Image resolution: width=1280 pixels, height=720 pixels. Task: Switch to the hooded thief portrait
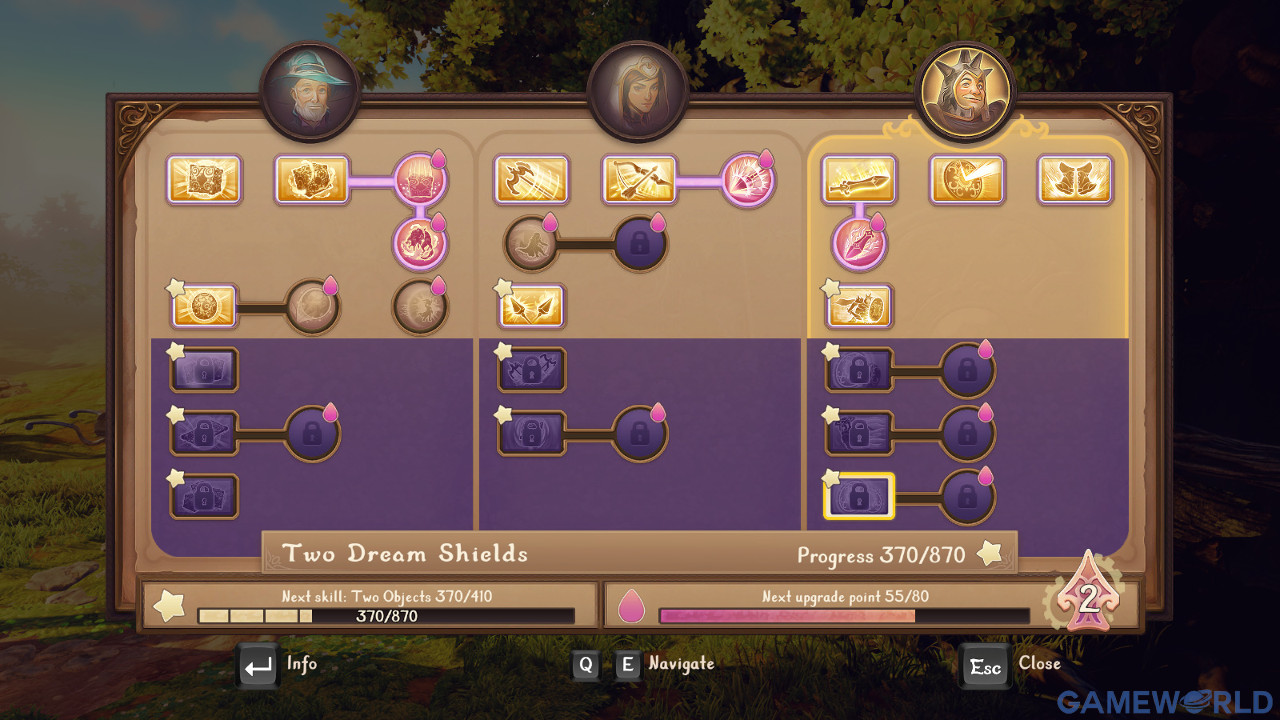click(637, 92)
